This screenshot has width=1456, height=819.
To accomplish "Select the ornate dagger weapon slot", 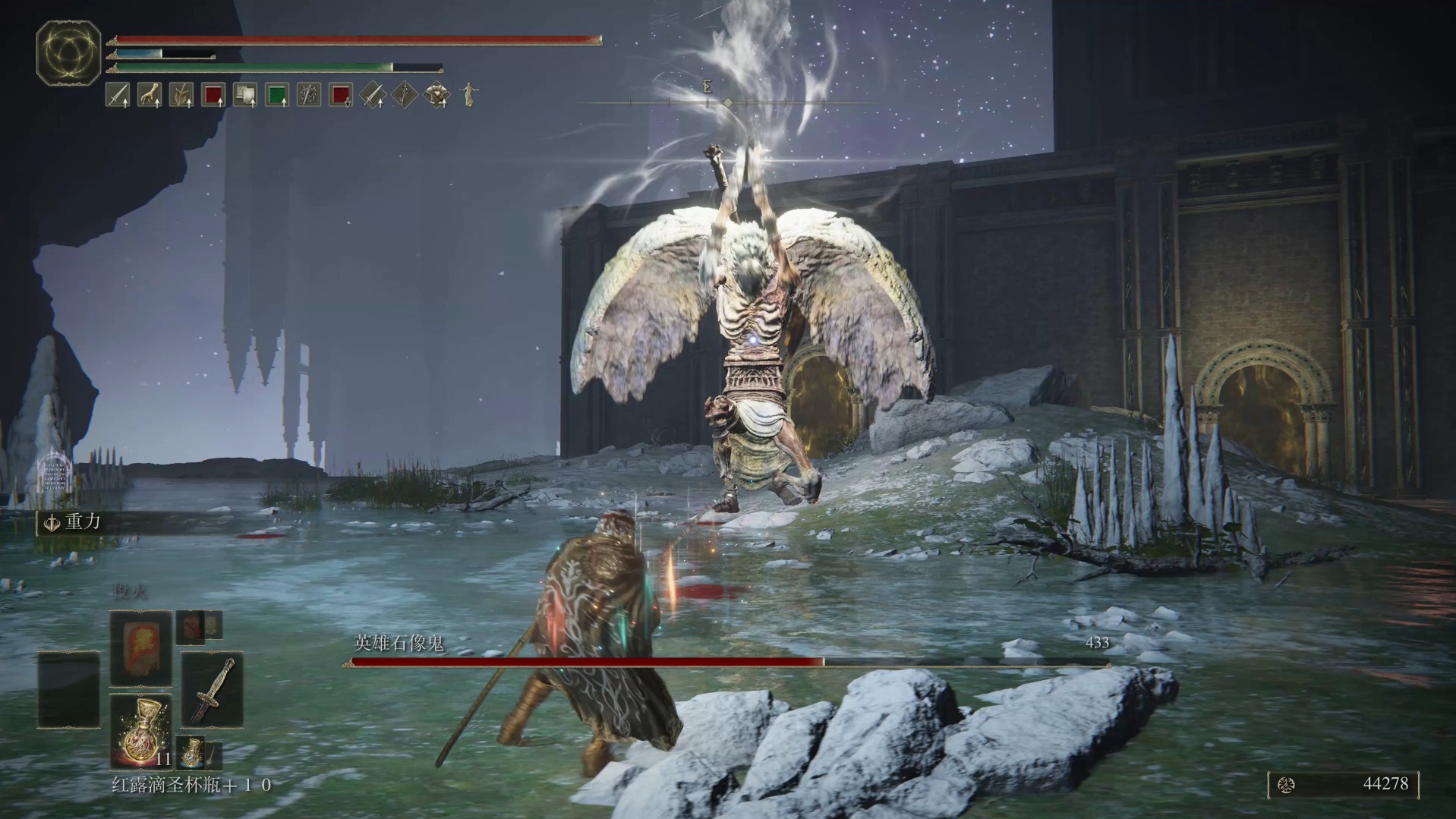I will pos(212,689).
